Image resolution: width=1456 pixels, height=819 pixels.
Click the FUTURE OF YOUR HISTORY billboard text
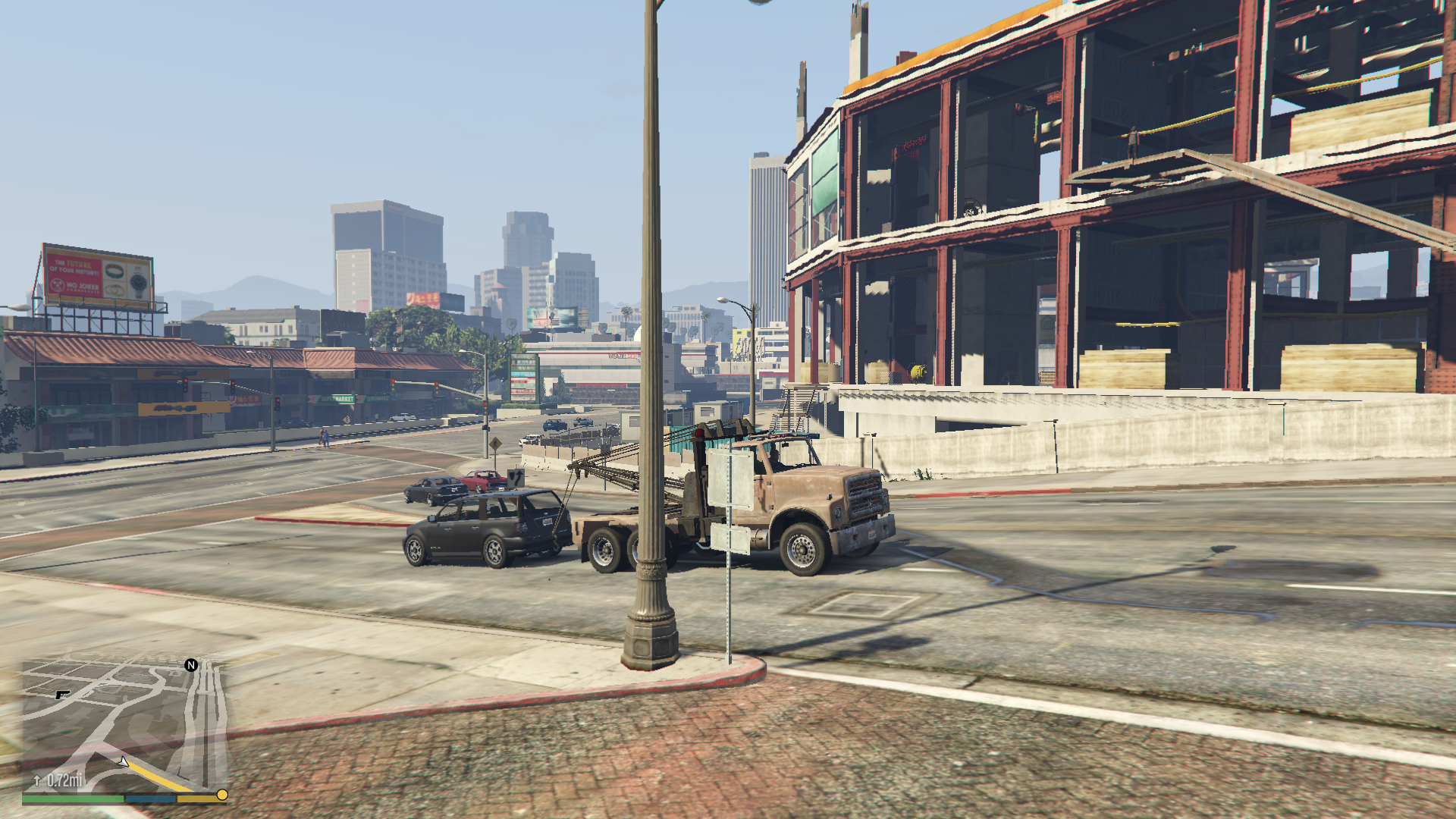pos(74,268)
